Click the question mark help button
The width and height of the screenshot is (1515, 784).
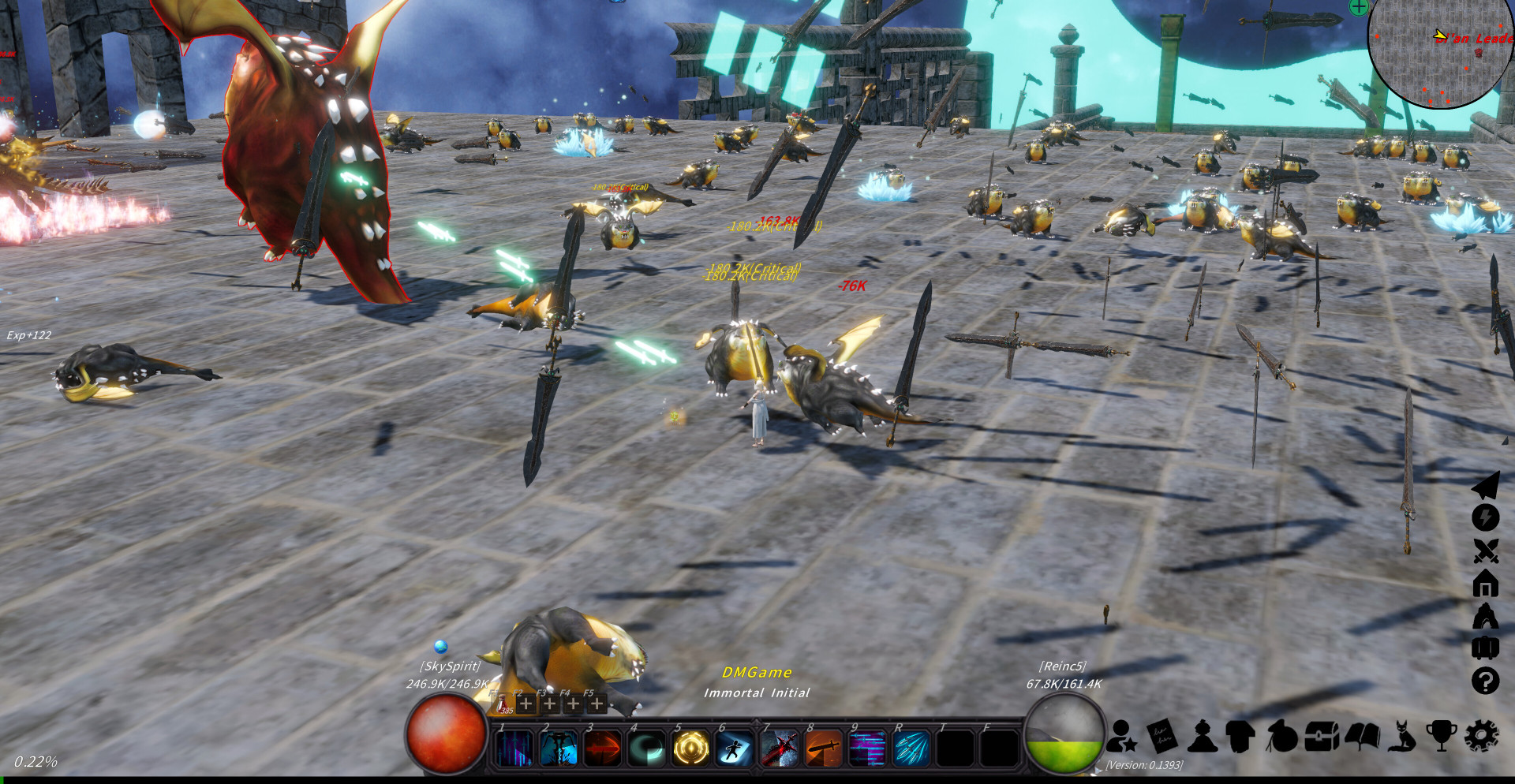1485,680
